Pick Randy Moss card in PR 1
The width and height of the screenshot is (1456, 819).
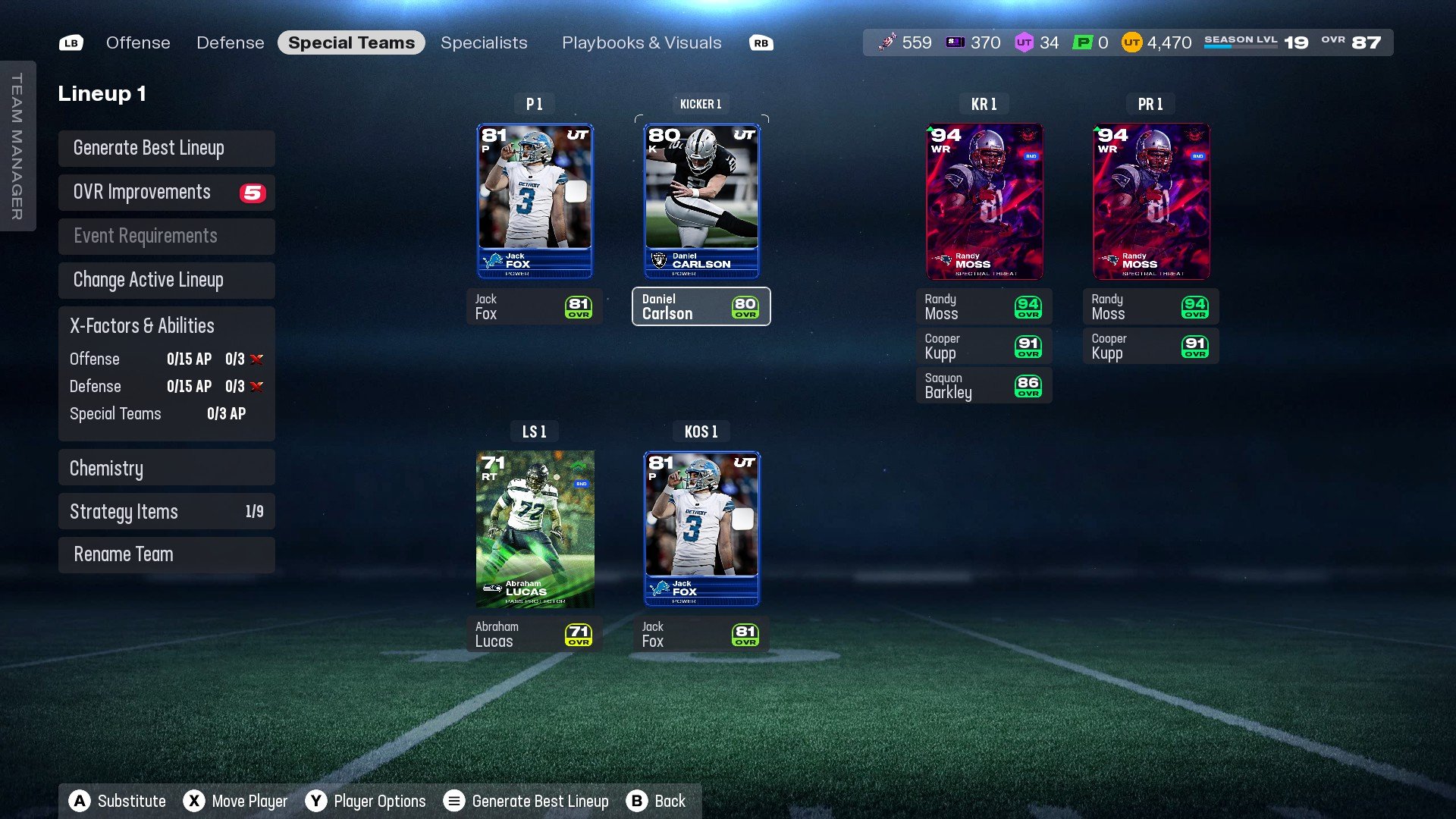1151,201
